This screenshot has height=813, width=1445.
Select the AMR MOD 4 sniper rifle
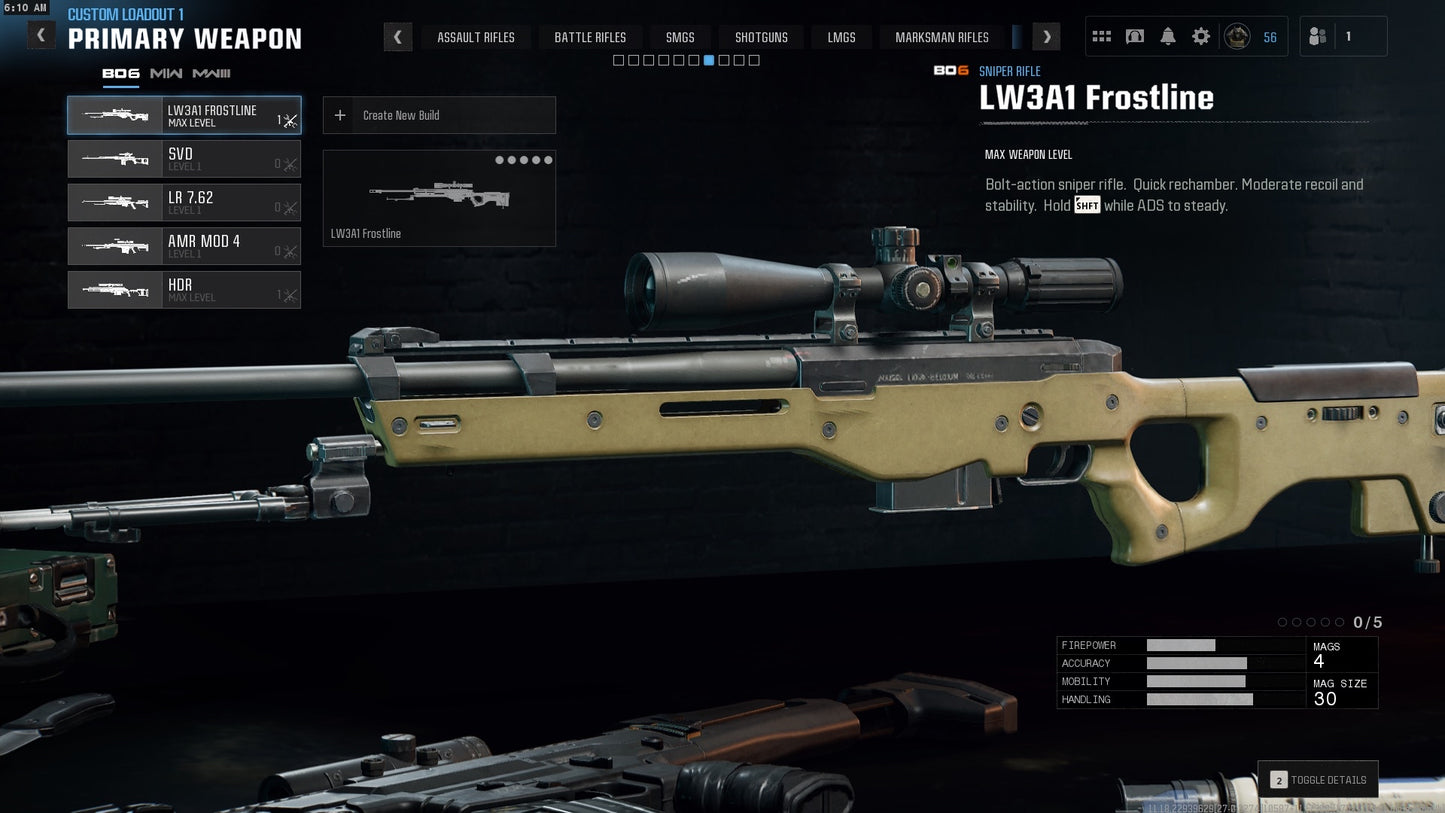point(183,246)
